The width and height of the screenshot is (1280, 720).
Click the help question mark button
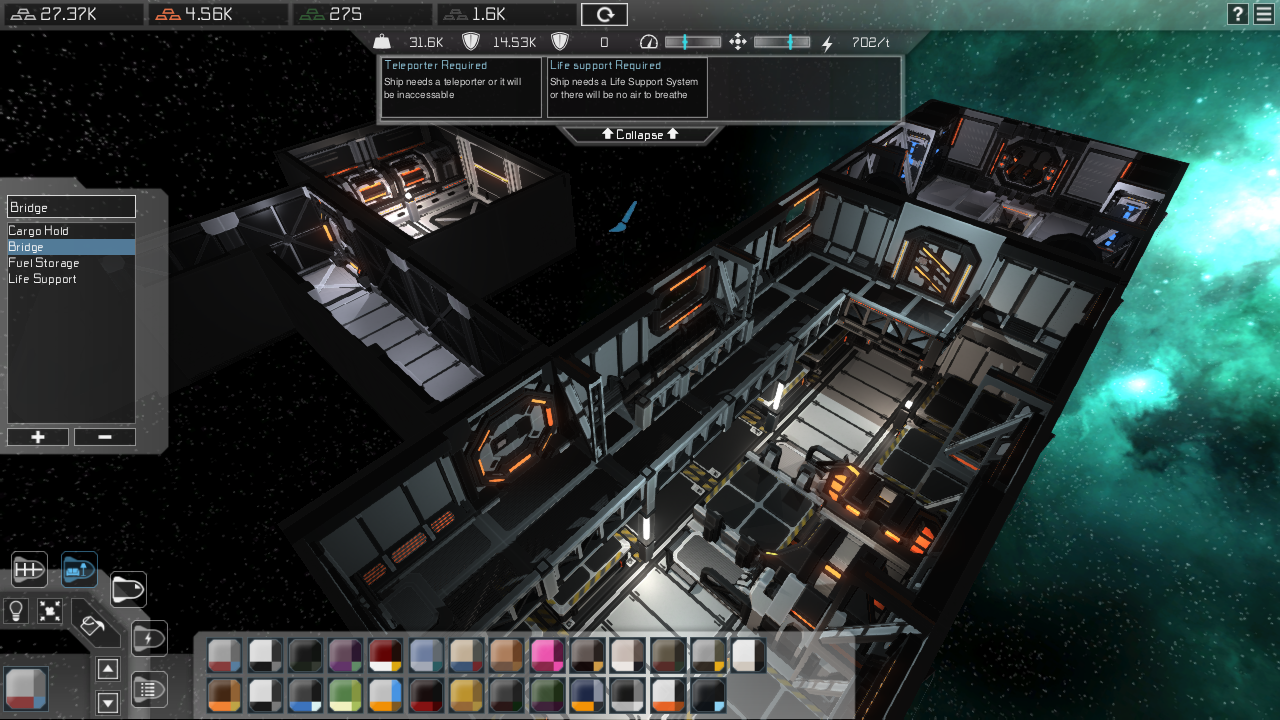(x=1237, y=14)
